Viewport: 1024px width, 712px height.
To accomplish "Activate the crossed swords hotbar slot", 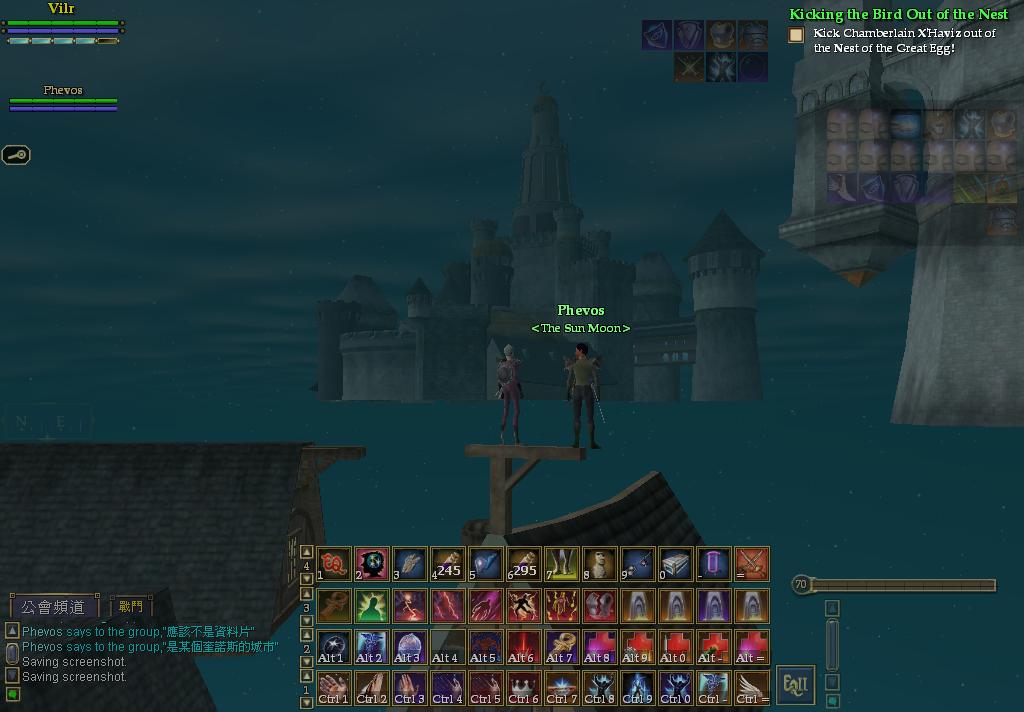I will tap(752, 564).
